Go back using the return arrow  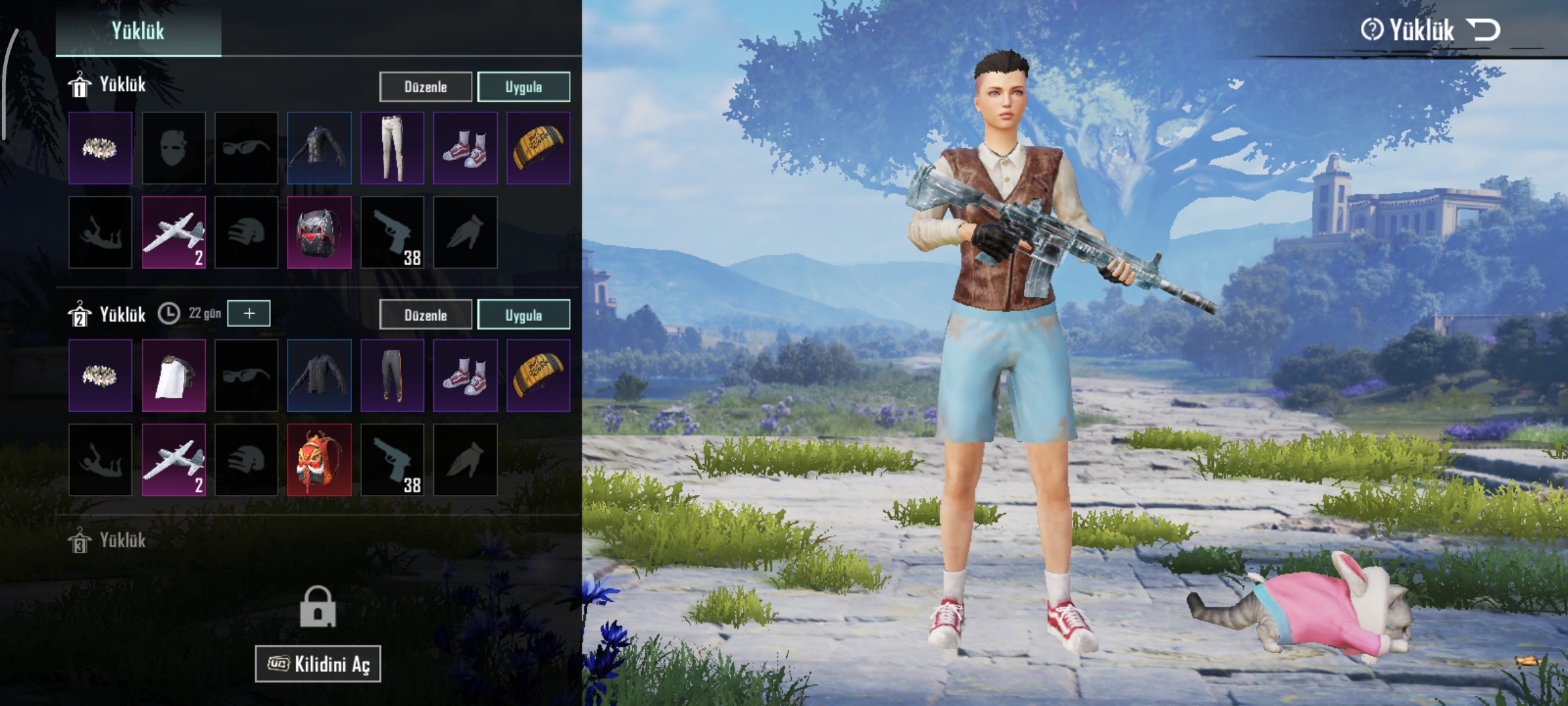click(1483, 30)
